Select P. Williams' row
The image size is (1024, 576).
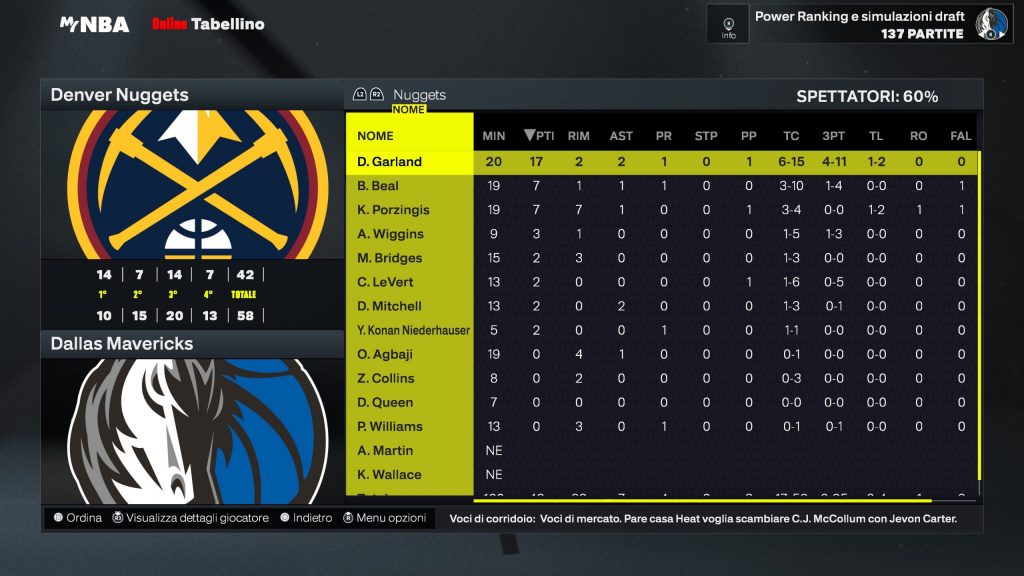click(390, 426)
